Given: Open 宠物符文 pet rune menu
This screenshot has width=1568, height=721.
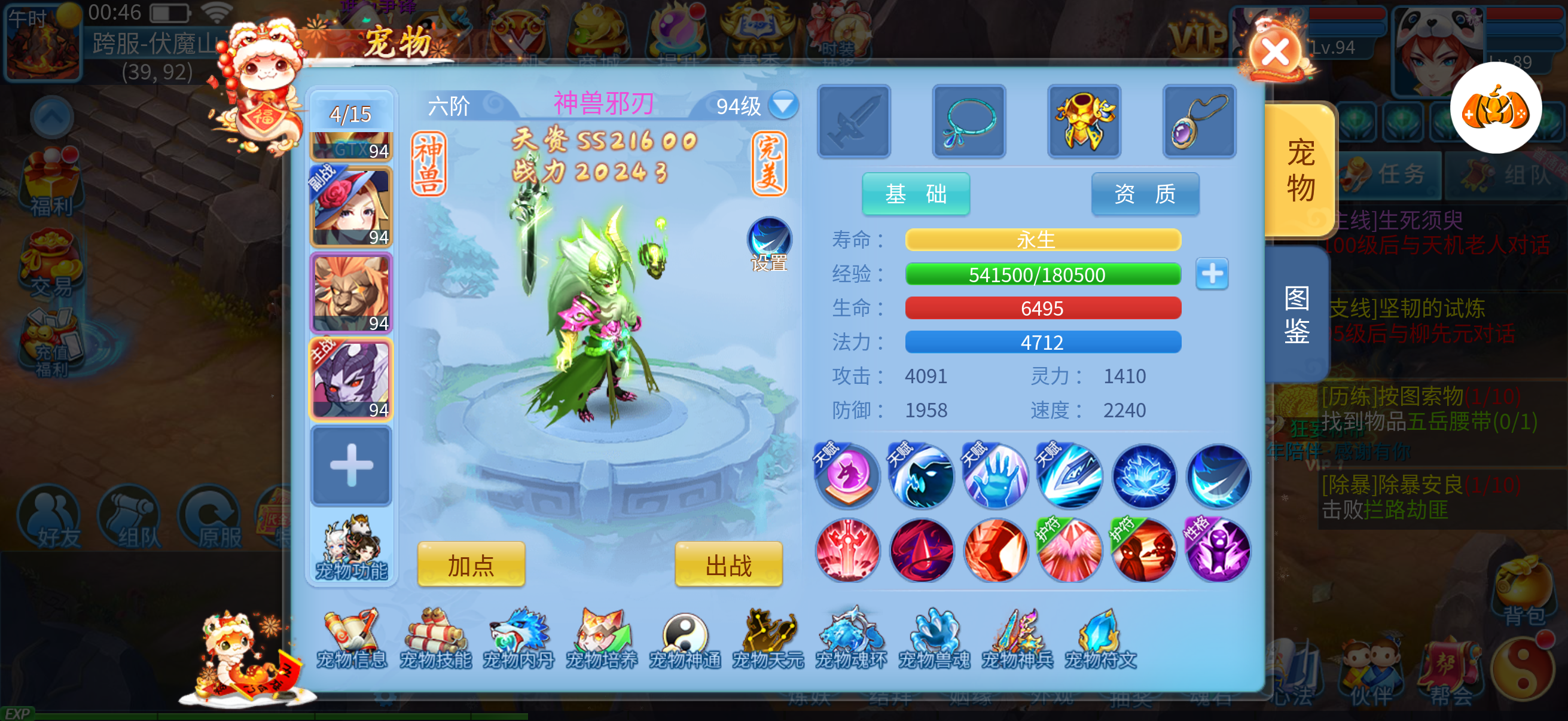Looking at the screenshot, I should click(x=1100, y=639).
